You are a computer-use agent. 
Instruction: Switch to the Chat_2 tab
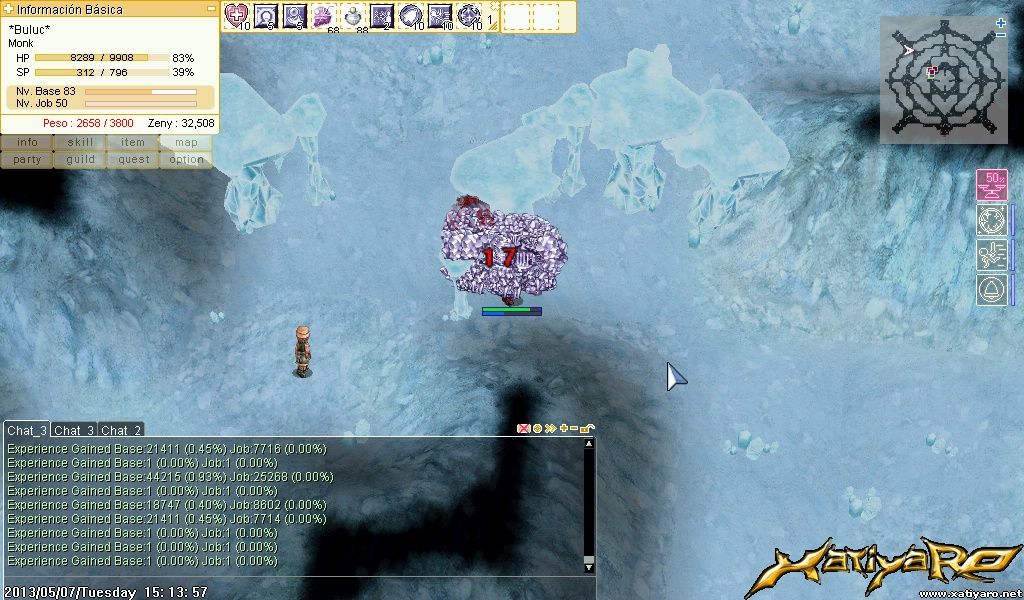pyautogui.click(x=121, y=430)
